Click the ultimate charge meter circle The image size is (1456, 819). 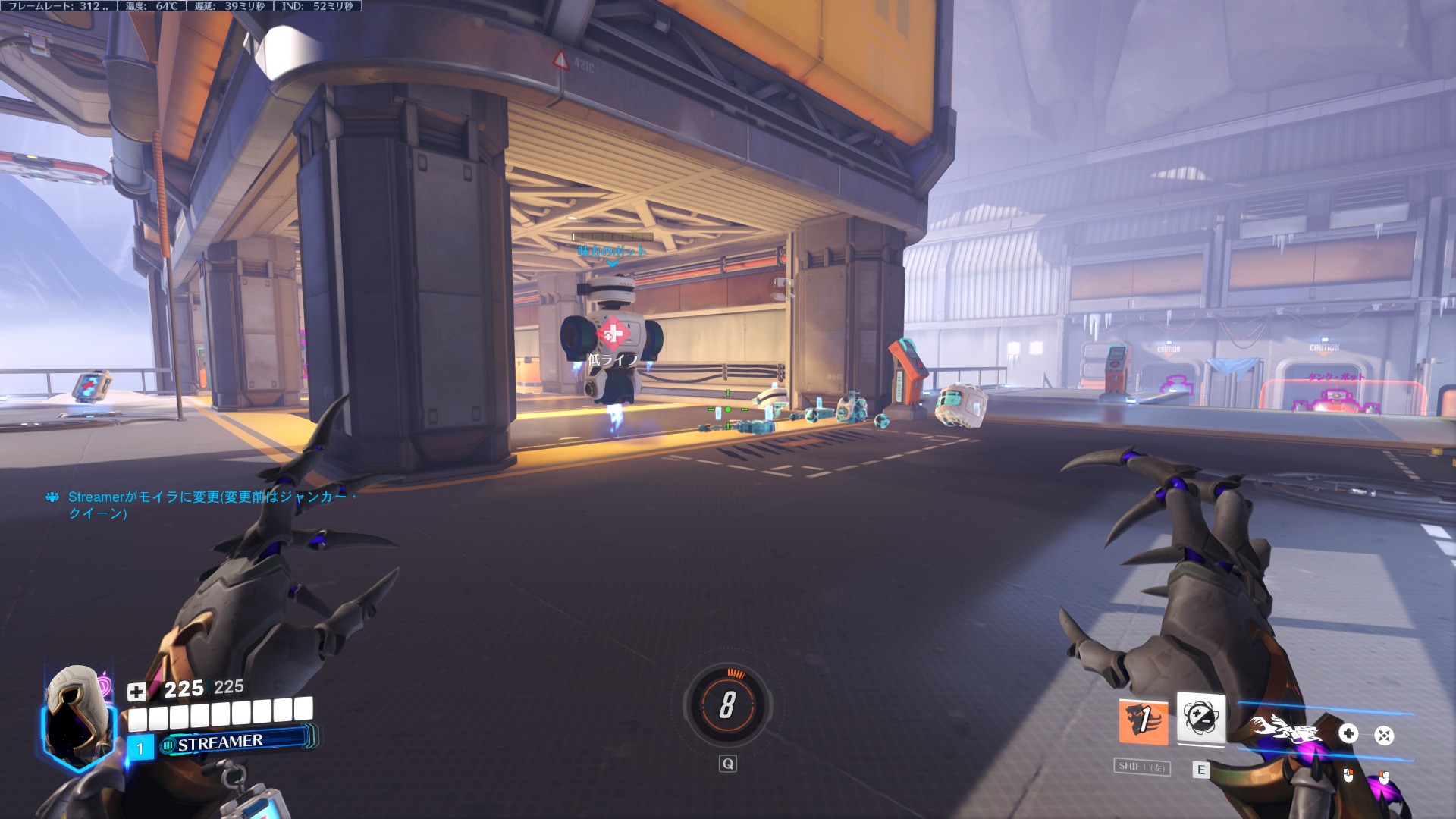tap(727, 704)
